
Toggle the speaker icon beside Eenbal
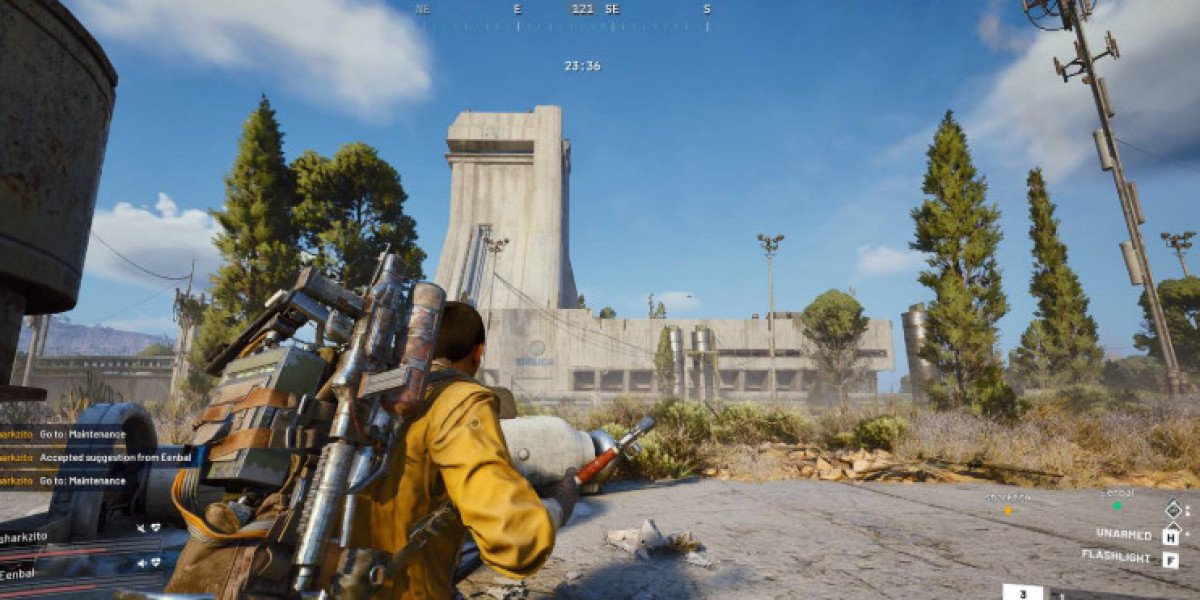(141, 563)
